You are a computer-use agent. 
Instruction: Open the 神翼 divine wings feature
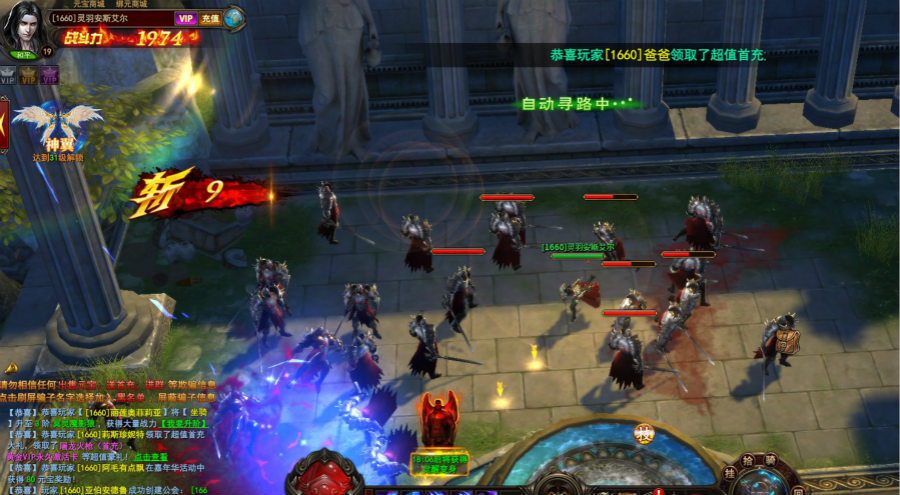tap(56, 128)
